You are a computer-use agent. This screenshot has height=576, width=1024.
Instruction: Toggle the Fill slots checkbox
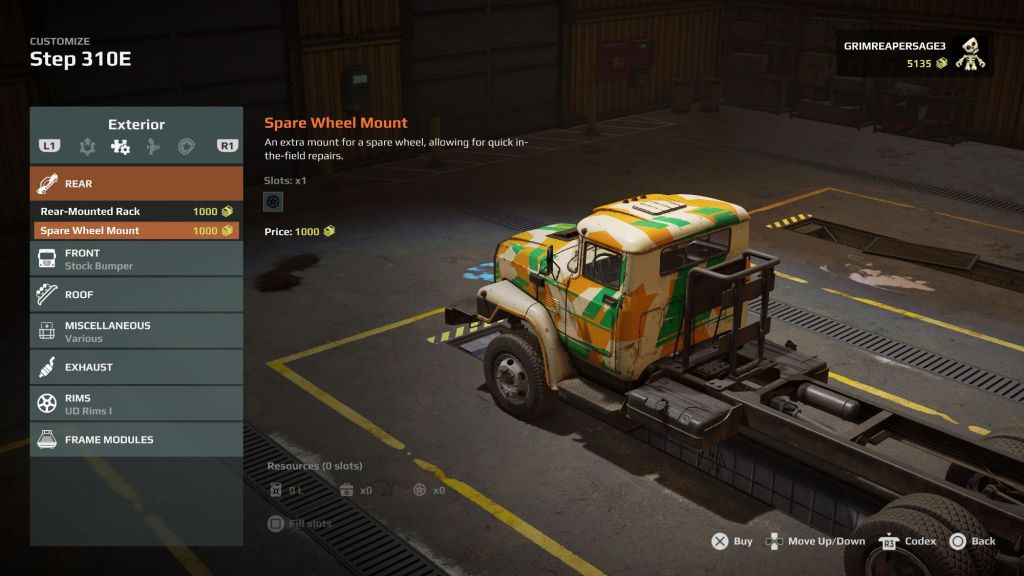click(x=276, y=523)
